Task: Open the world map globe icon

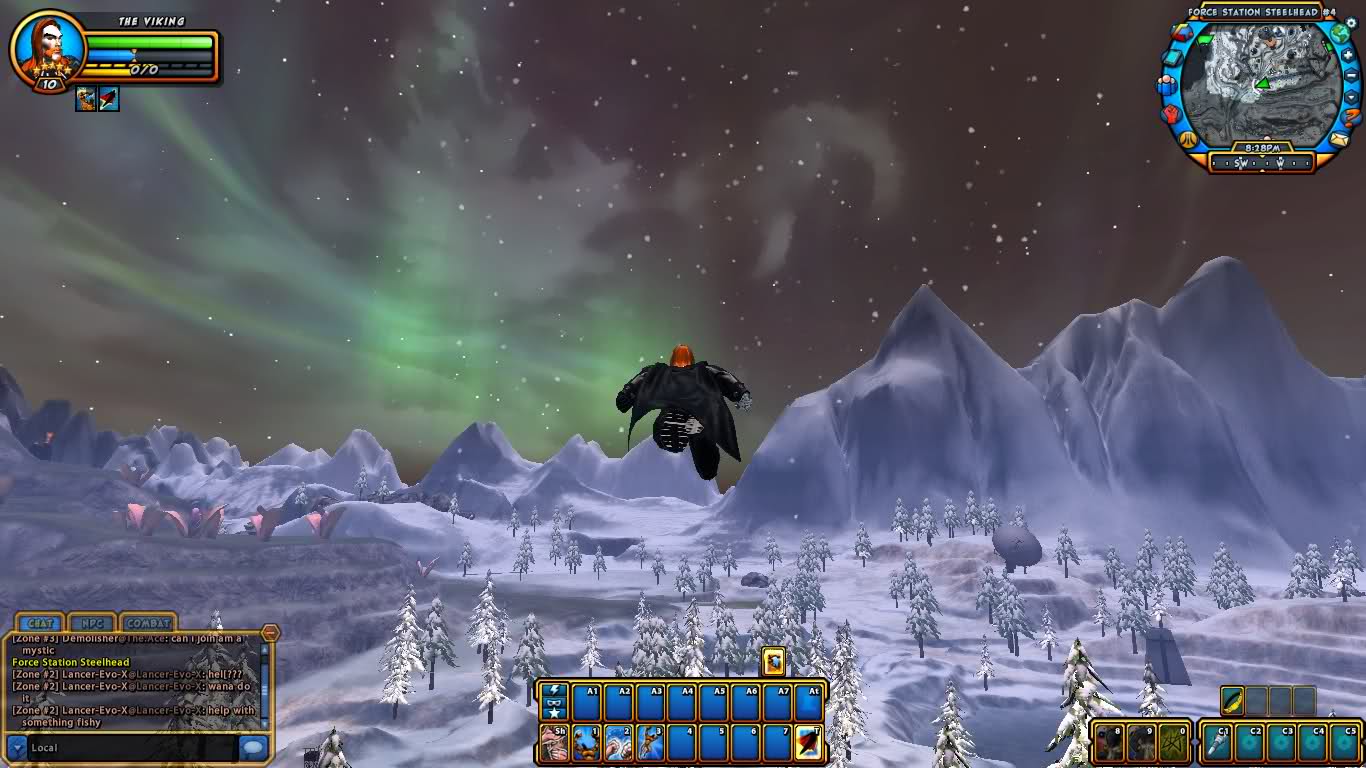Action: 1340,32
